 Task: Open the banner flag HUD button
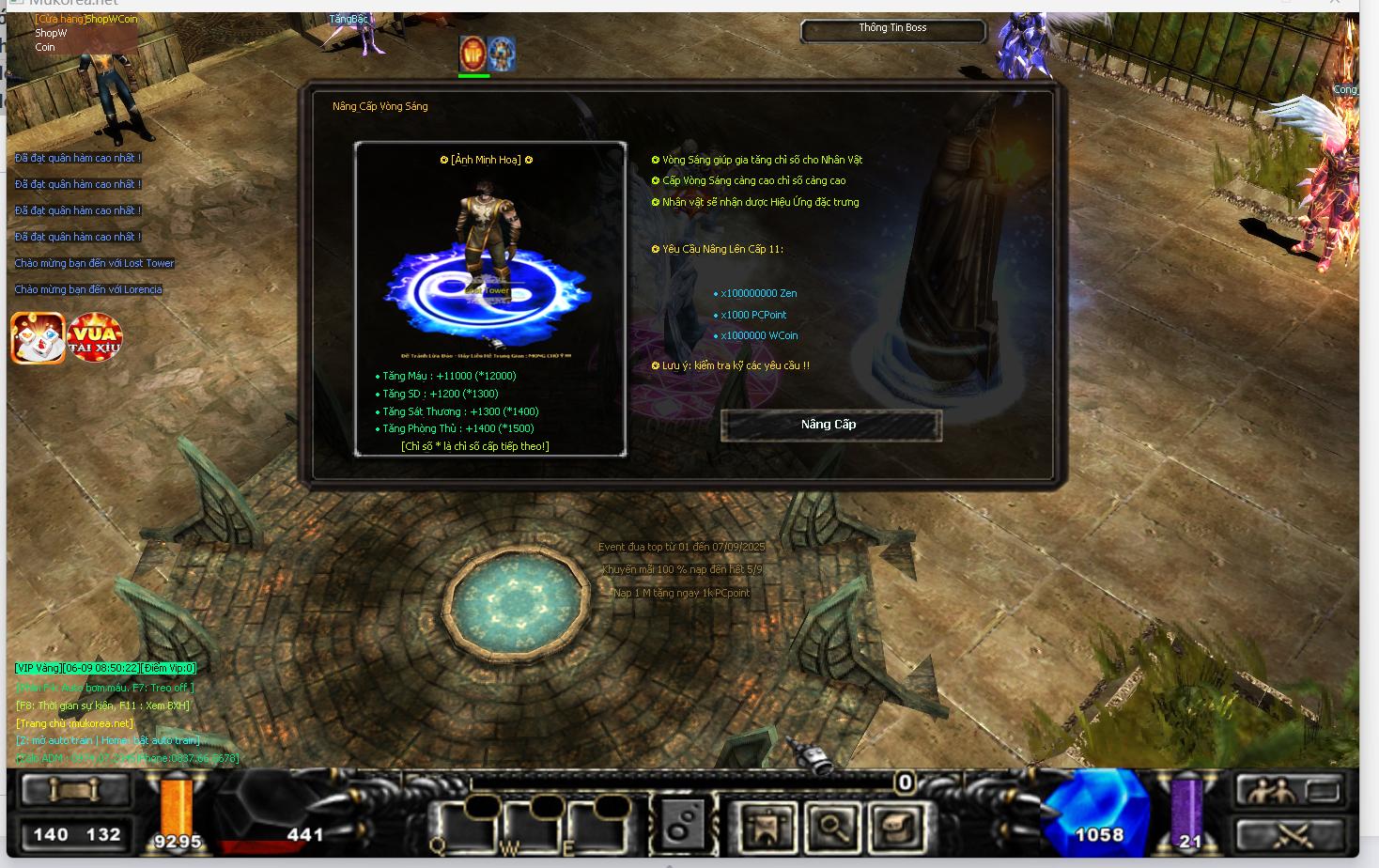tap(767, 827)
